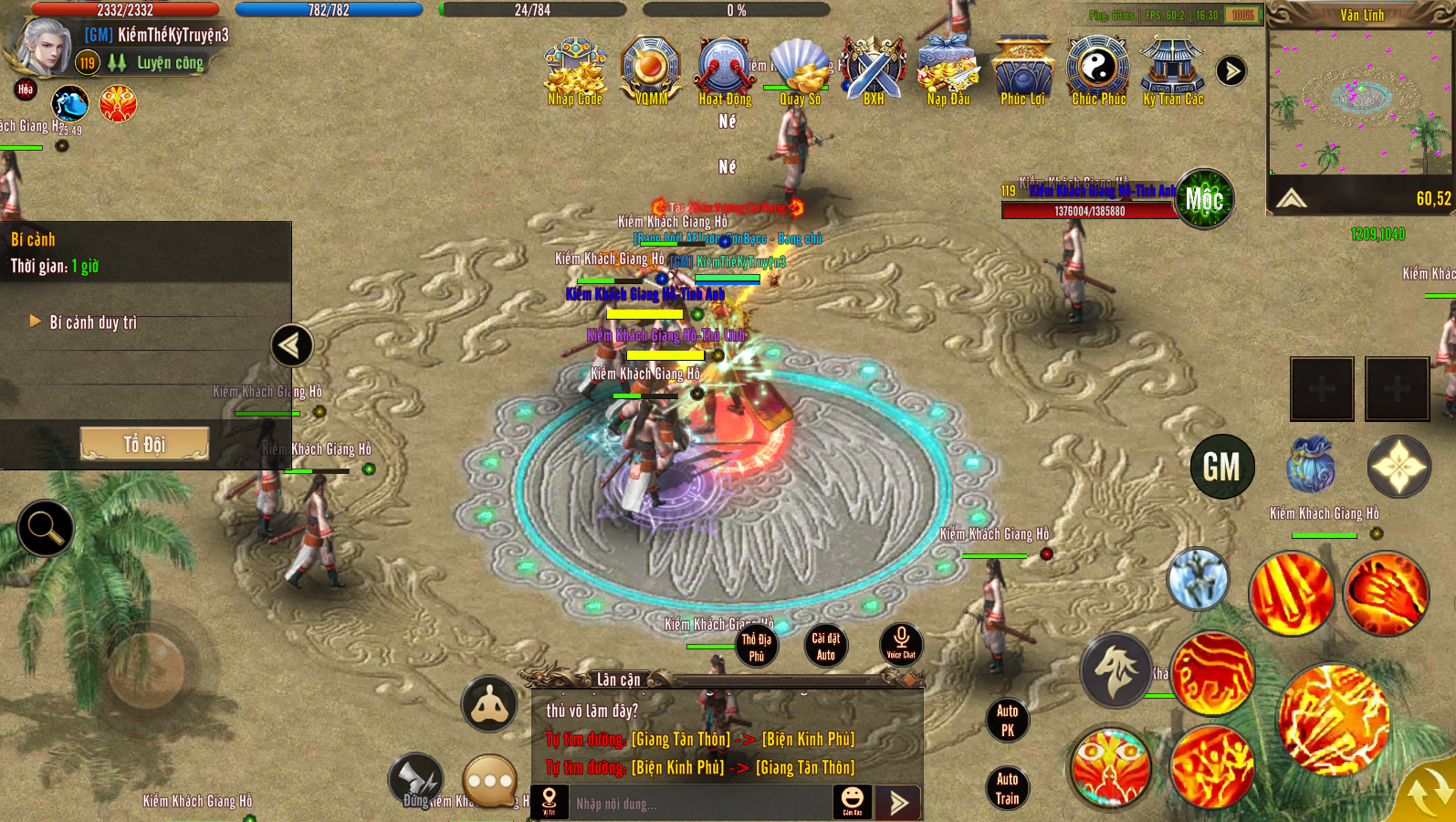1456x822 pixels.
Task: Click the chat input field
Action: (x=698, y=804)
